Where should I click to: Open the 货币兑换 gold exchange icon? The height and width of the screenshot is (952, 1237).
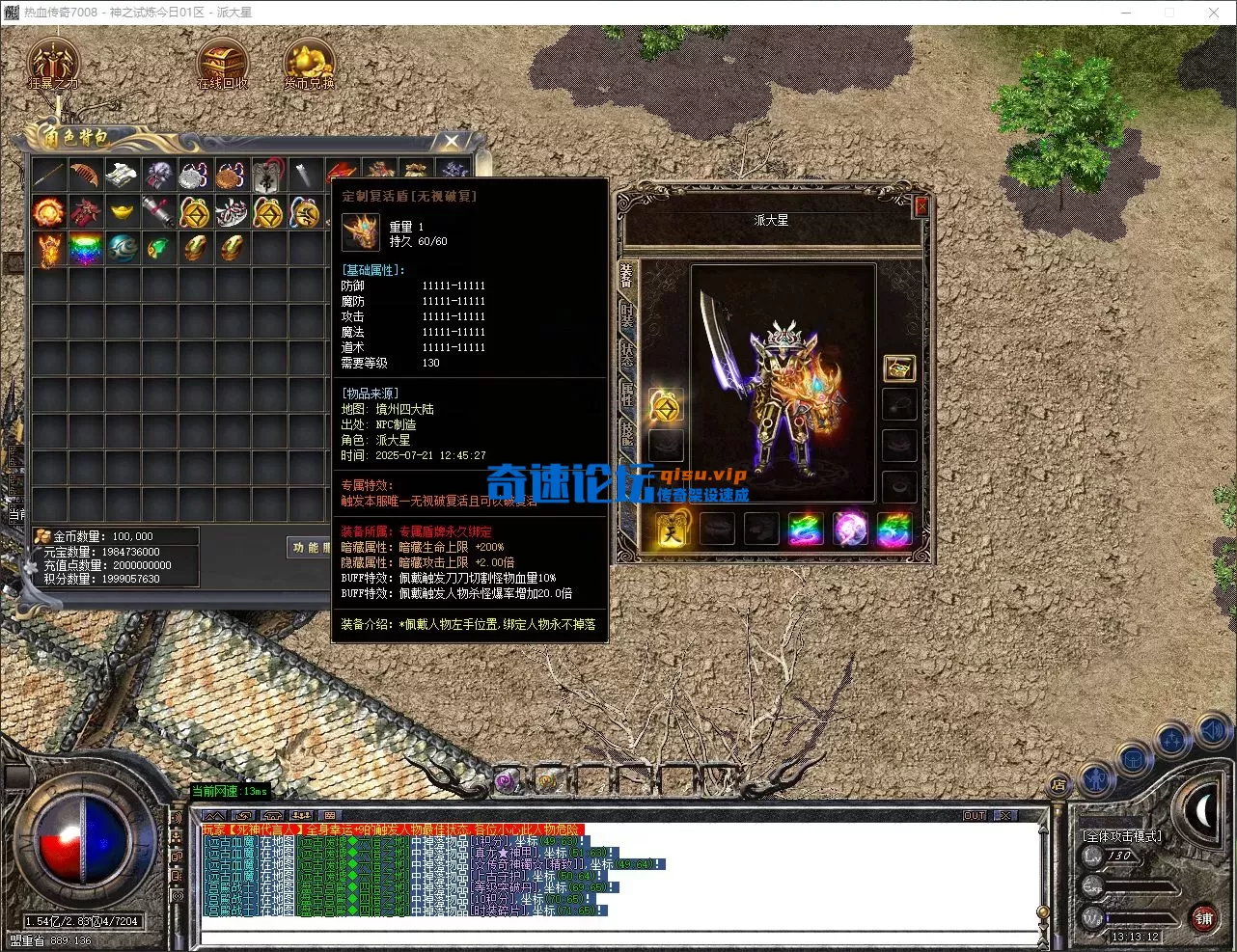coord(309,64)
